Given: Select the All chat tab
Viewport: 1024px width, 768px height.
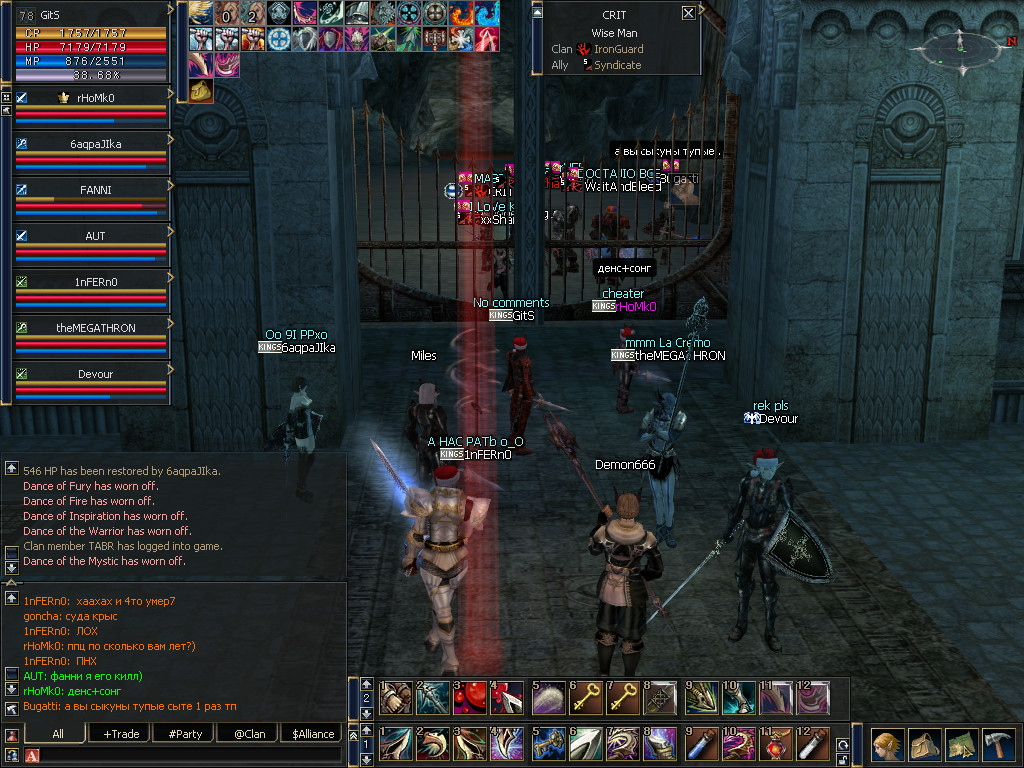Looking at the screenshot, I should (x=58, y=734).
